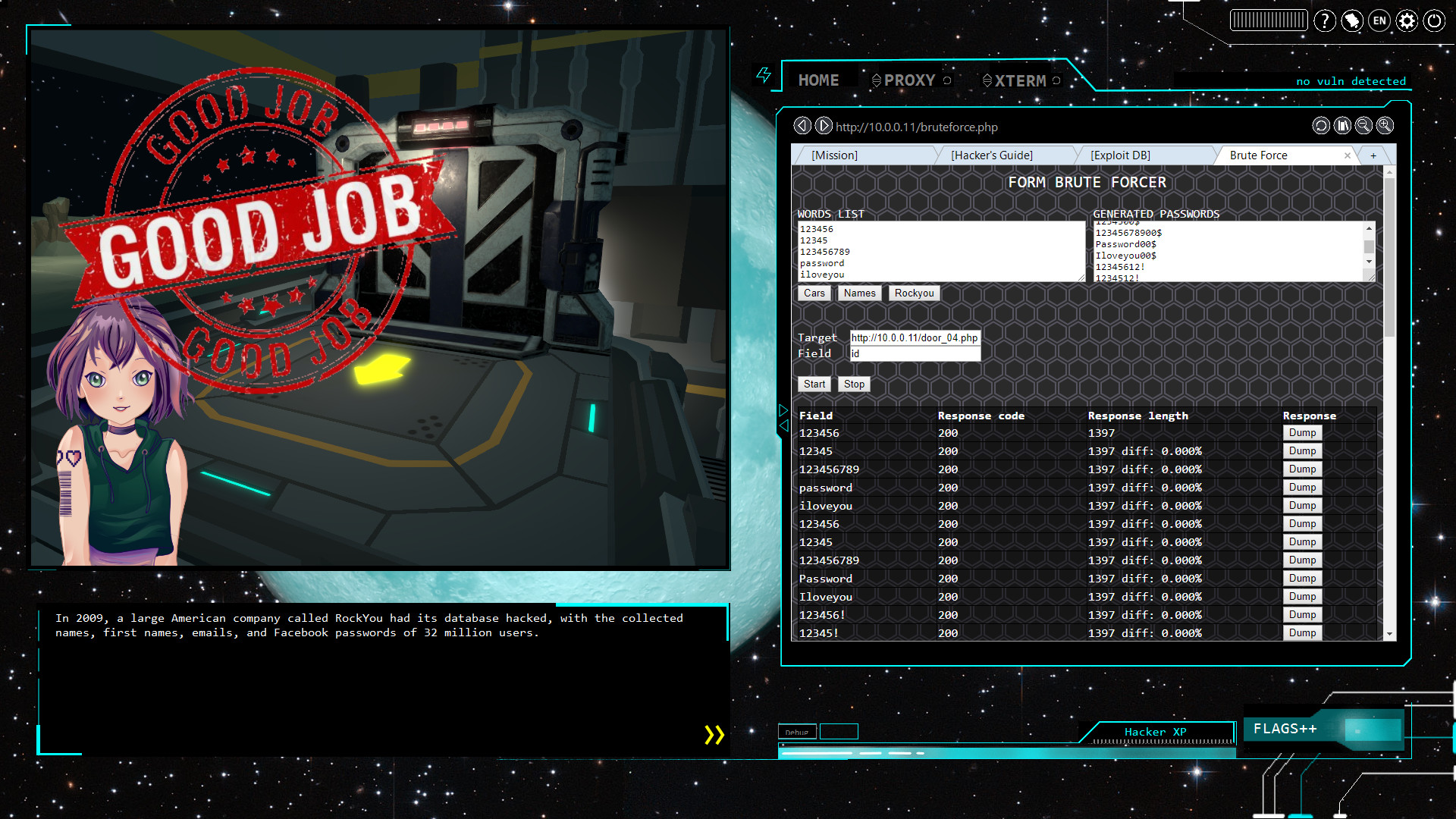The image size is (1456, 819).
Task: Zoom in the webpage view
Action: point(1385,126)
